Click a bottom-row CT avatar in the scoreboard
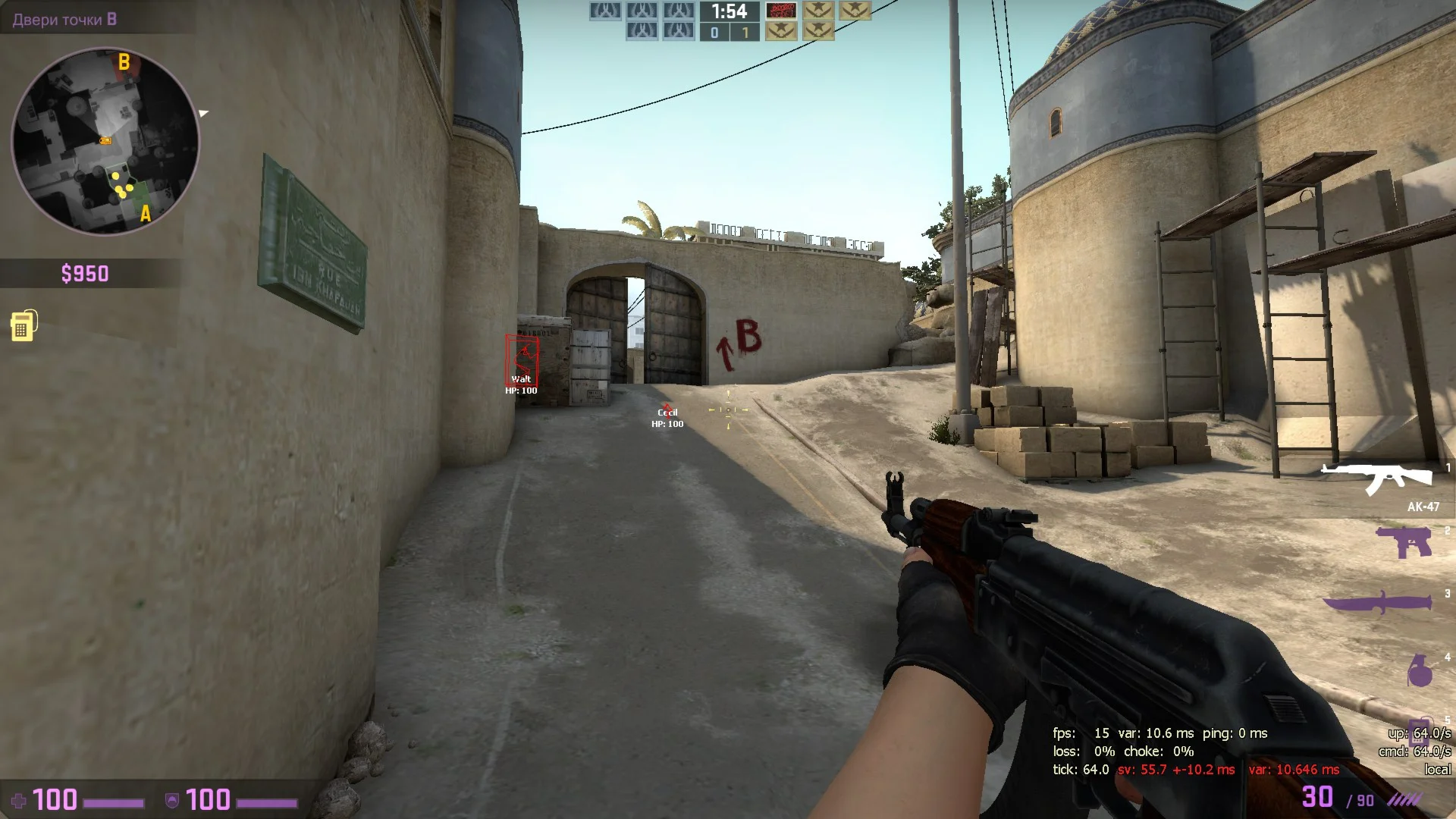Viewport: 1456px width, 819px height. pyautogui.click(x=641, y=32)
